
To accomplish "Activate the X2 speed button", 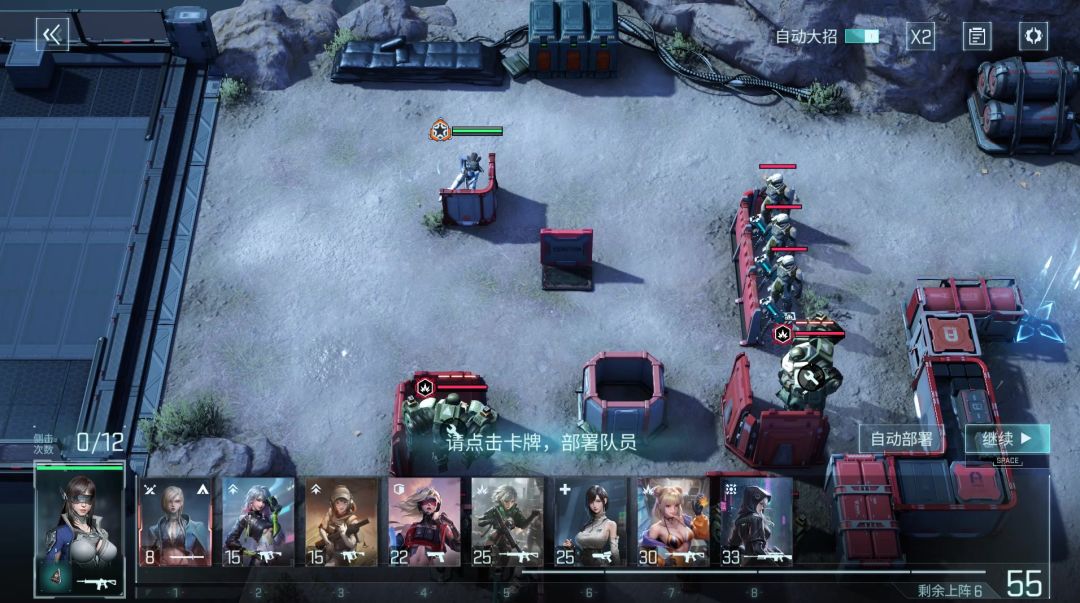I will click(920, 37).
